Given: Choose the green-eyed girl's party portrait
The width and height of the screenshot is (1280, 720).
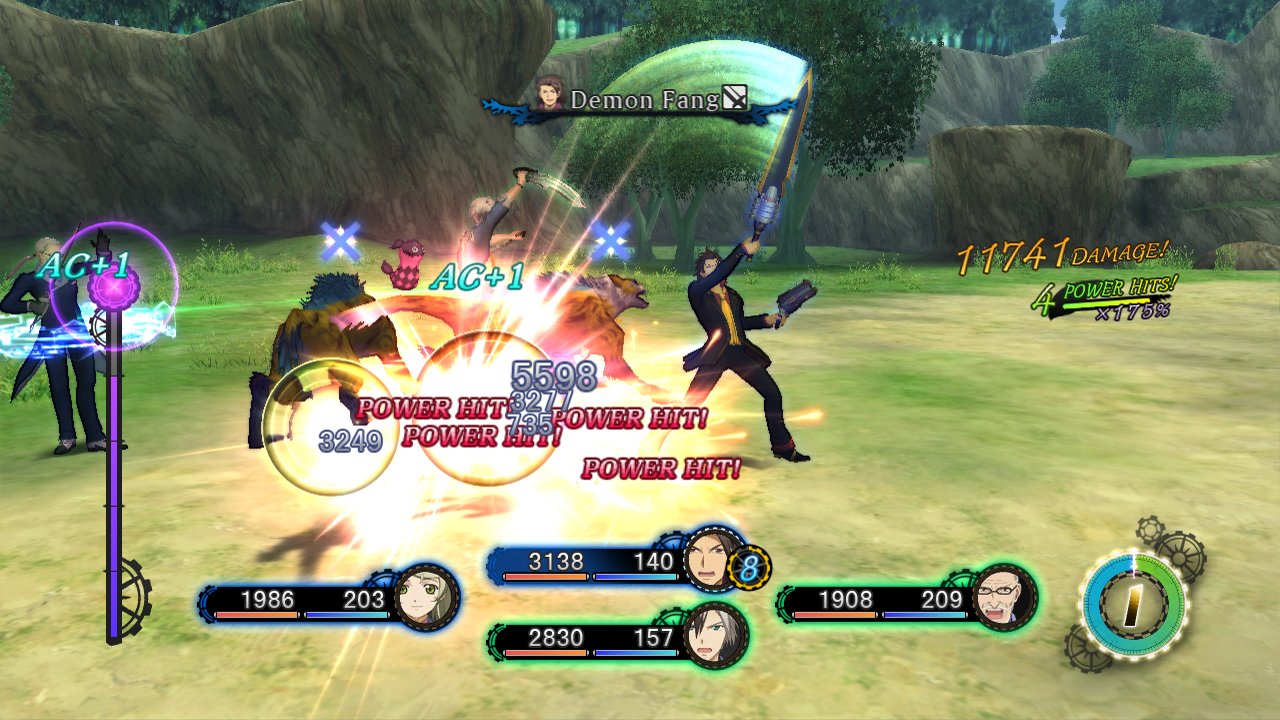Looking at the screenshot, I should 427,598.
